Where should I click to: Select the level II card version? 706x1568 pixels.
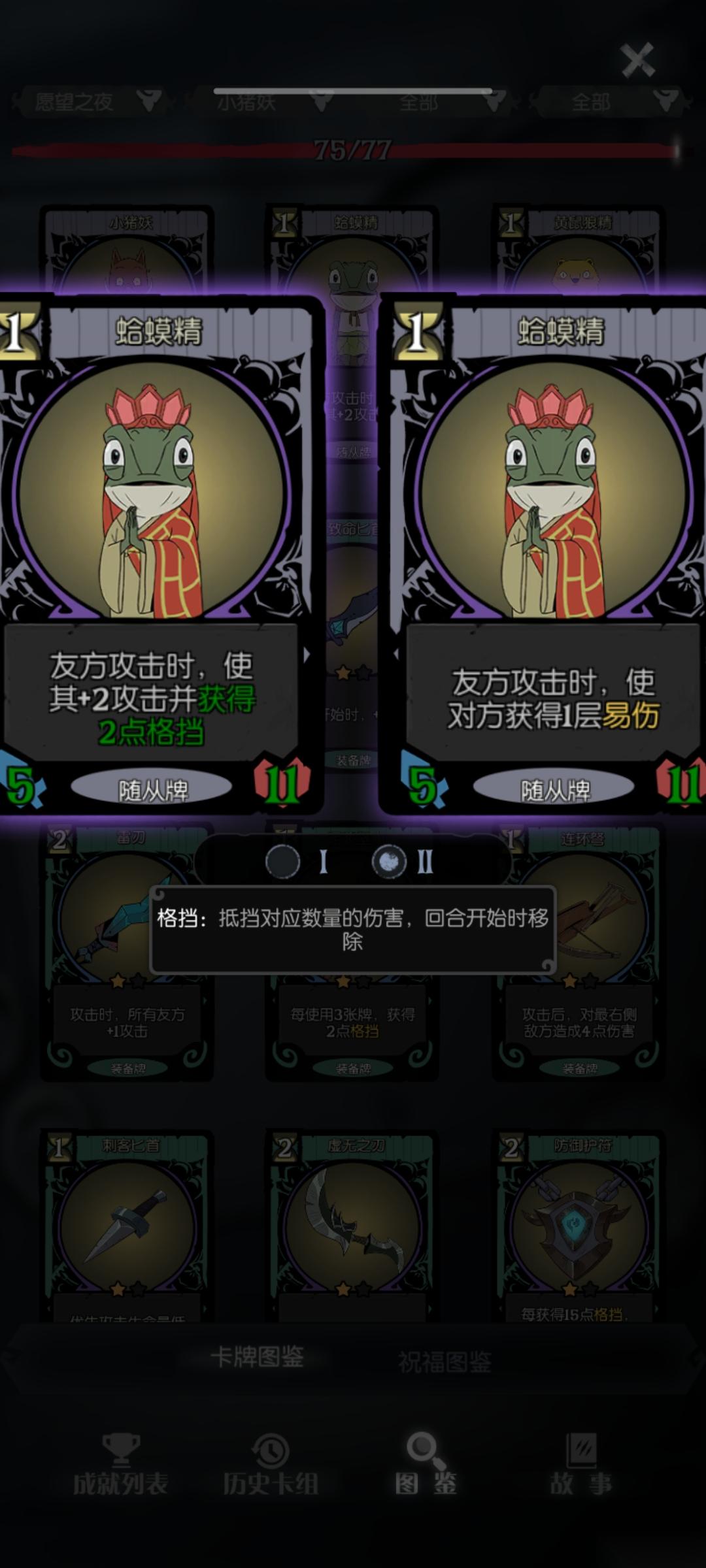[x=390, y=862]
